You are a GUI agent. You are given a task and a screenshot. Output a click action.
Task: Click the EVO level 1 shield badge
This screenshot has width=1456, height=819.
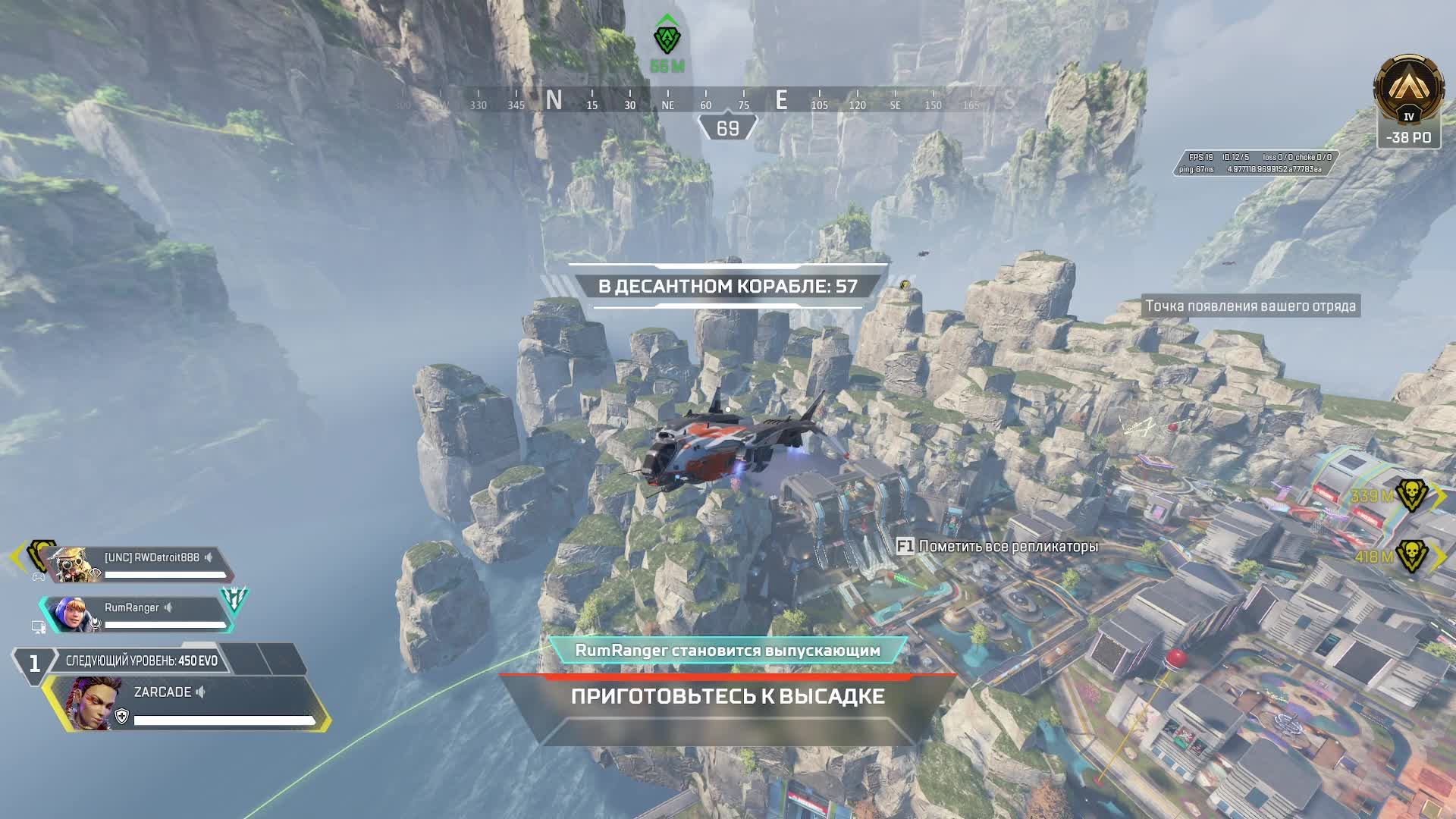click(33, 664)
